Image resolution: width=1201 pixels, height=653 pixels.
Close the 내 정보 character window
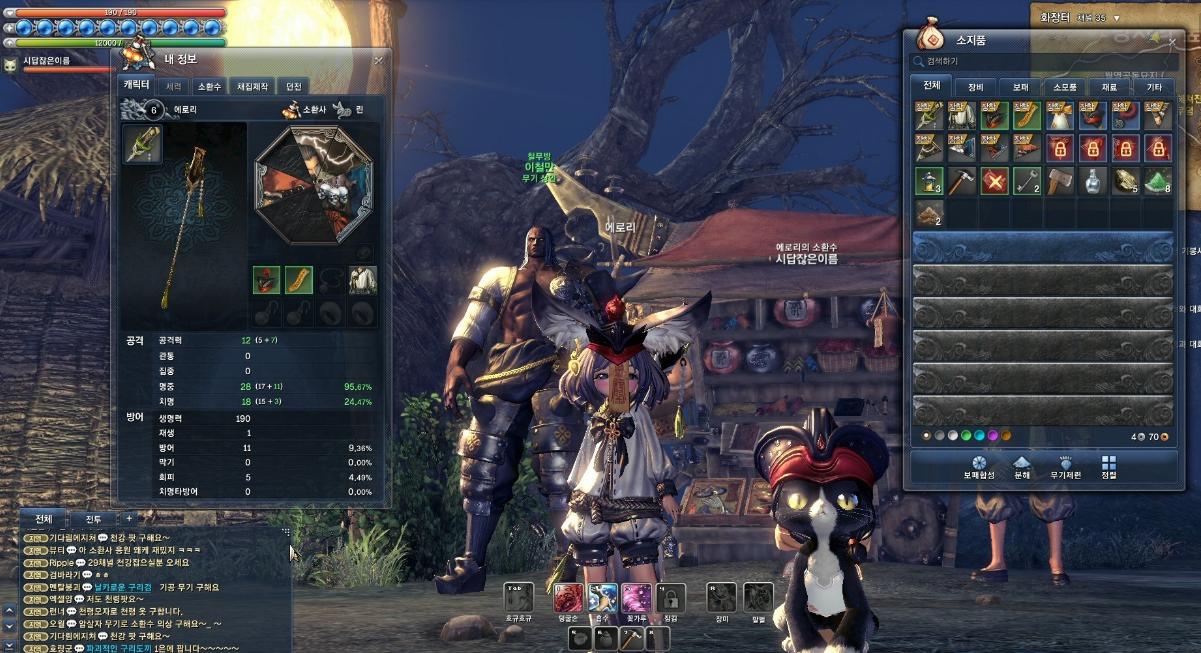(x=379, y=61)
